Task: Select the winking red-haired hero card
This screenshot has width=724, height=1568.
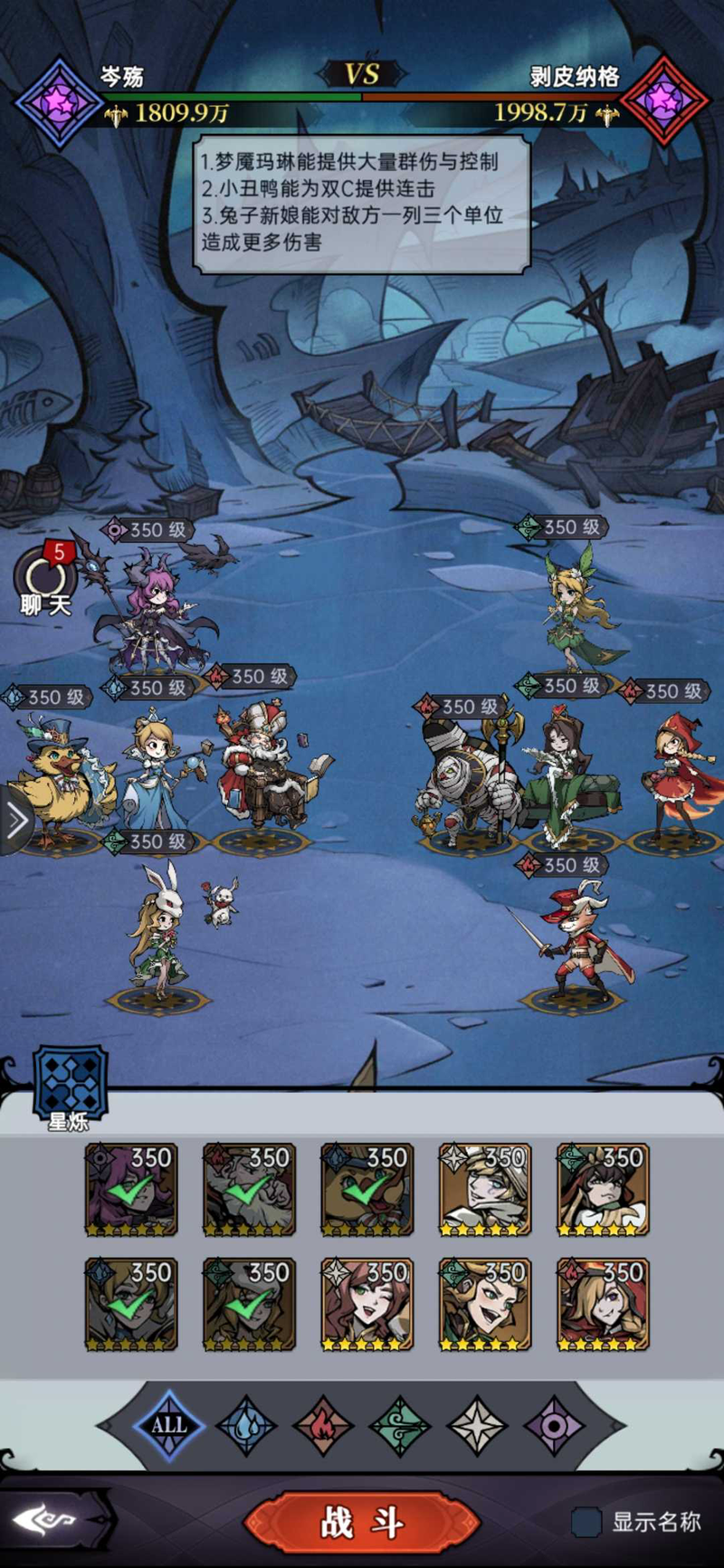Action: pyautogui.click(x=367, y=1304)
